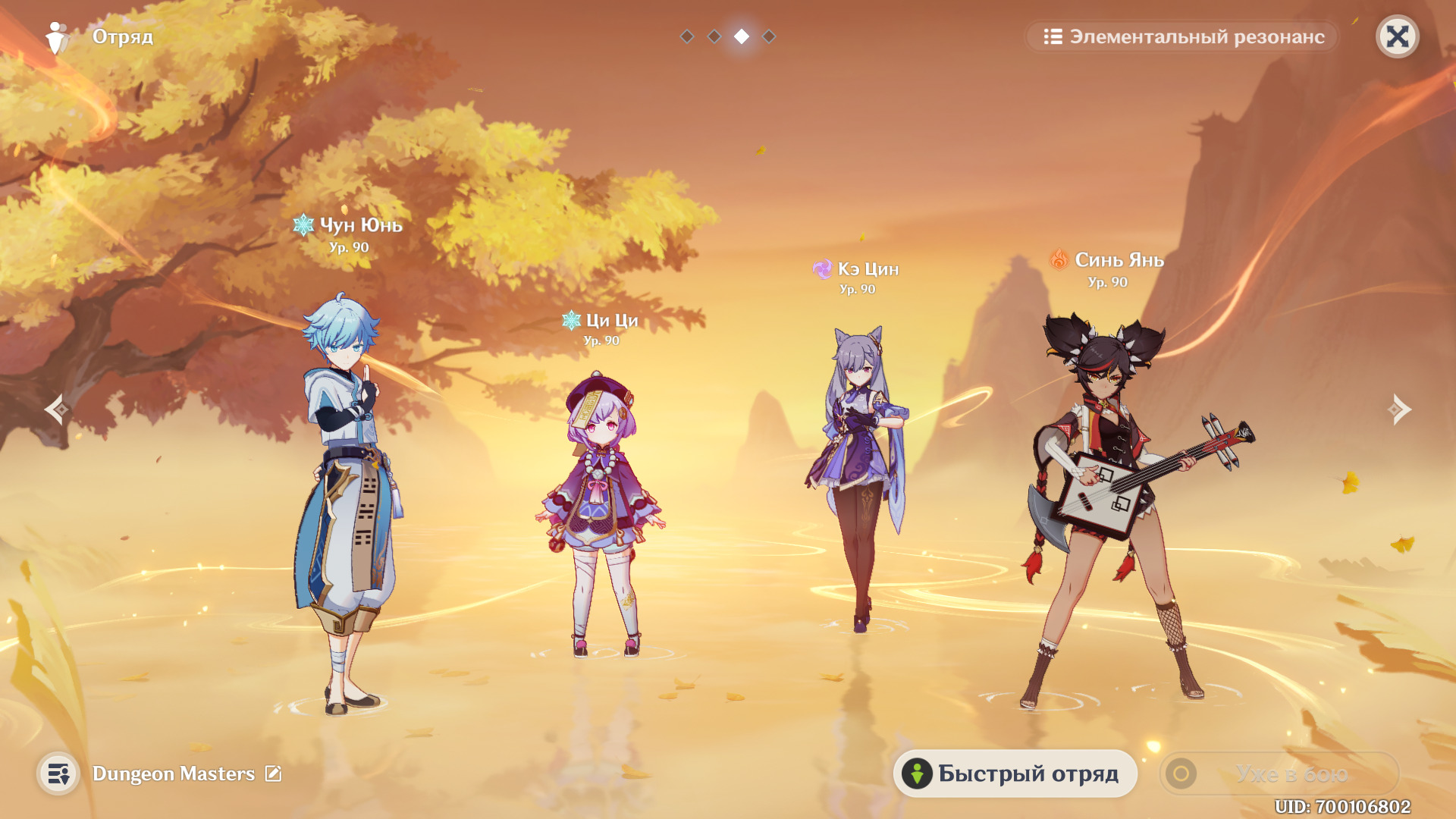Image resolution: width=1456 pixels, height=819 pixels.
Task: Close the party setup screen
Action: click(x=1397, y=36)
